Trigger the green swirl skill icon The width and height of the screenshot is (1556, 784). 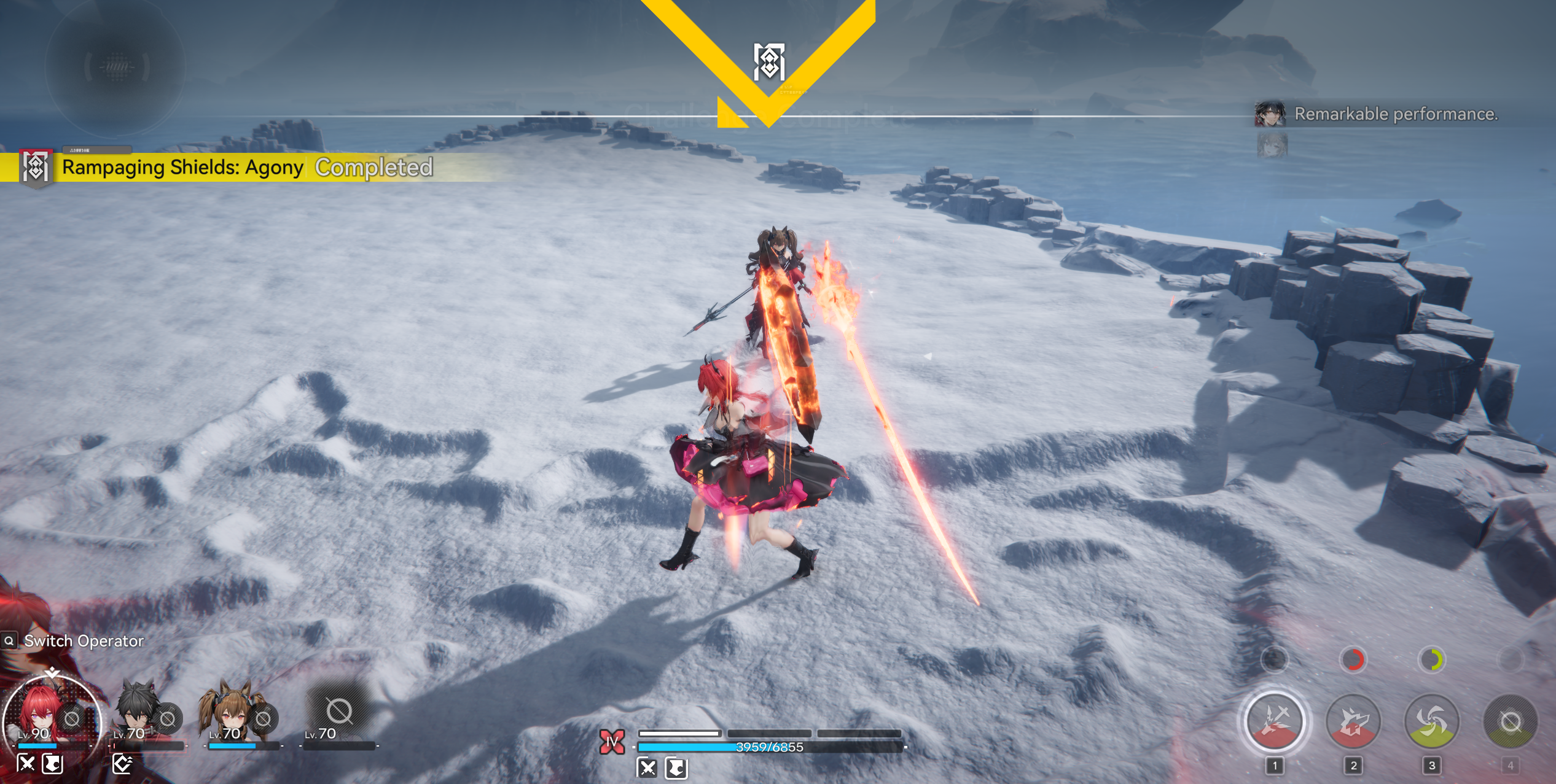coord(1432,721)
